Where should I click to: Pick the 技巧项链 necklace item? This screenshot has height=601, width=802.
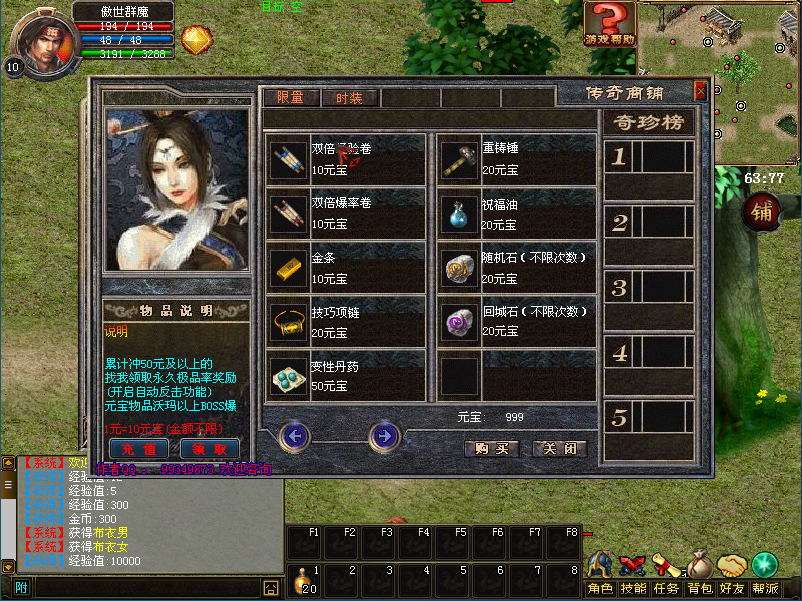(288, 322)
